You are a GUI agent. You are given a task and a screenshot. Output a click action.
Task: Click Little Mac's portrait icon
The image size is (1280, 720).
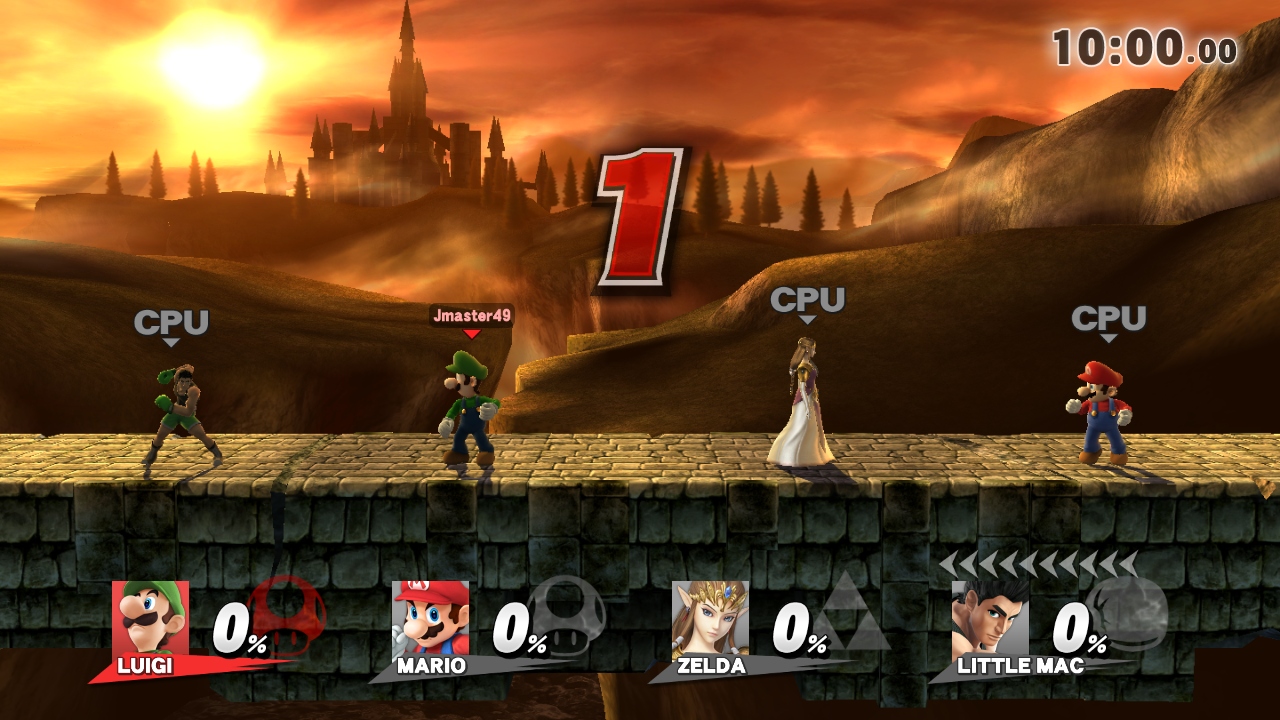[990, 618]
